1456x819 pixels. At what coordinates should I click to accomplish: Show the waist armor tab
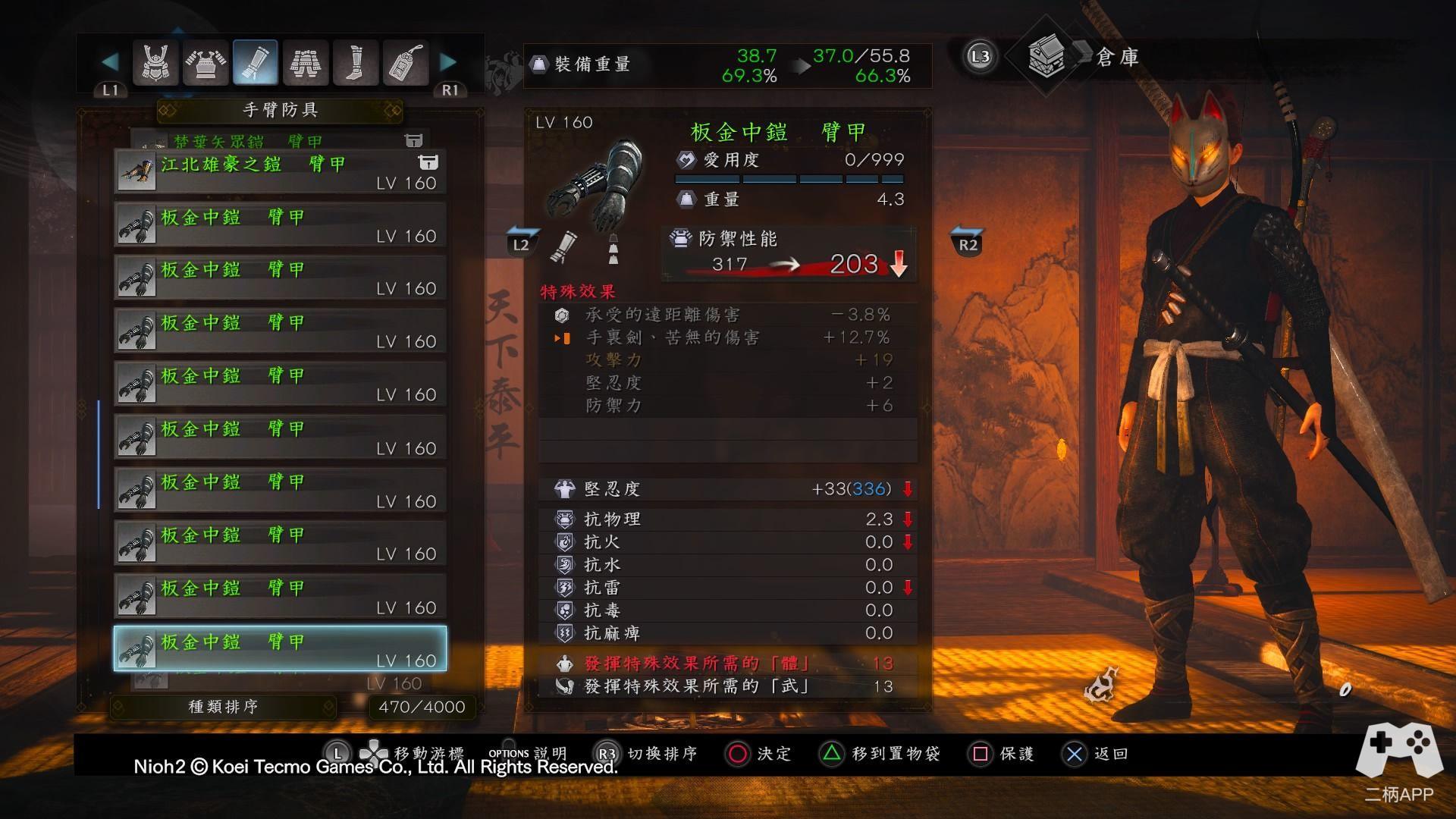pyautogui.click(x=305, y=62)
